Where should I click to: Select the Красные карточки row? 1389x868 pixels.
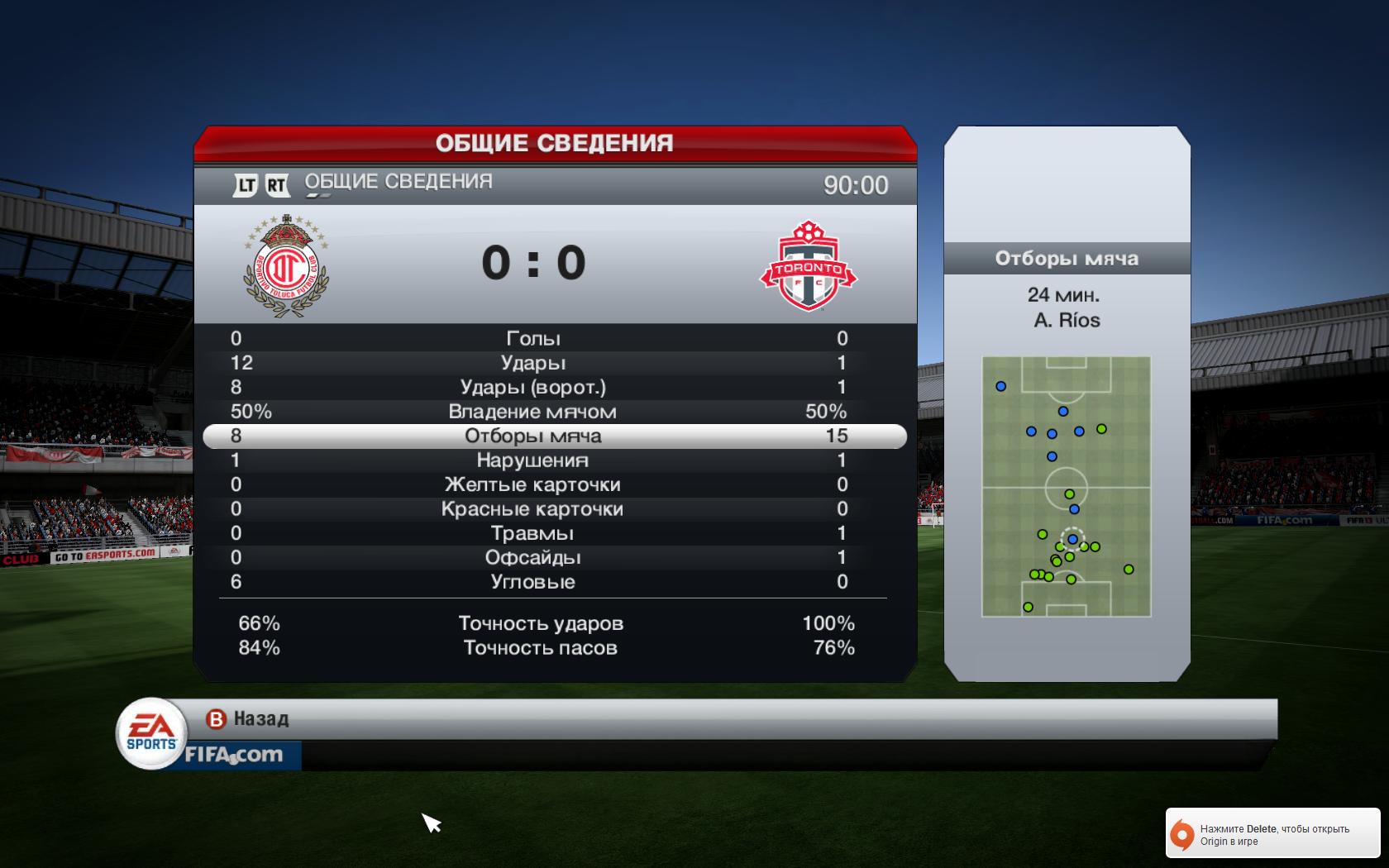[533, 509]
